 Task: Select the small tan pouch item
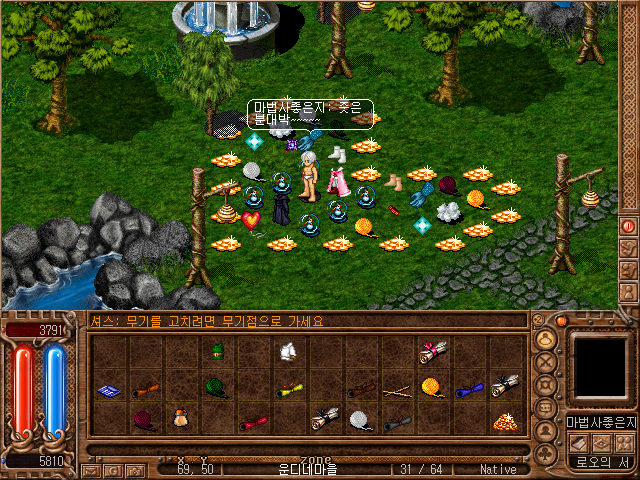pyautogui.click(x=180, y=420)
